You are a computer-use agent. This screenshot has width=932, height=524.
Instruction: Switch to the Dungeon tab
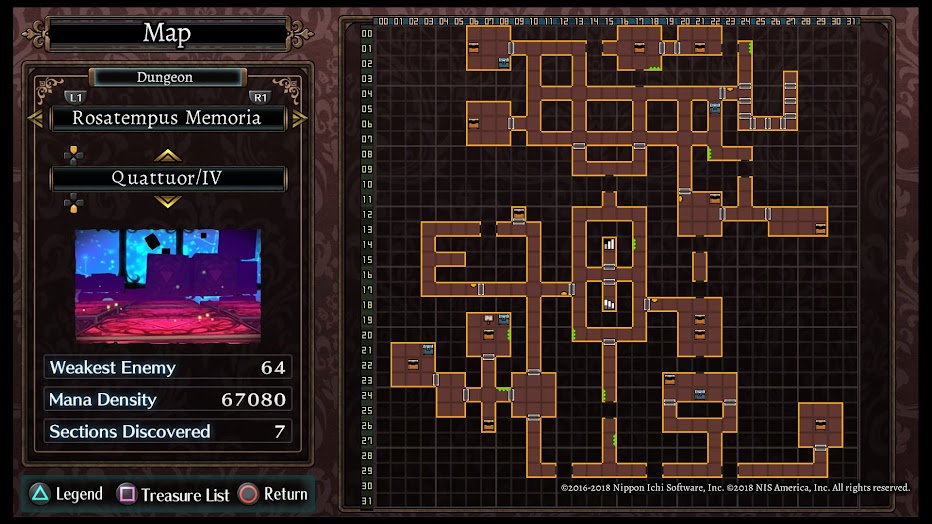(x=166, y=77)
